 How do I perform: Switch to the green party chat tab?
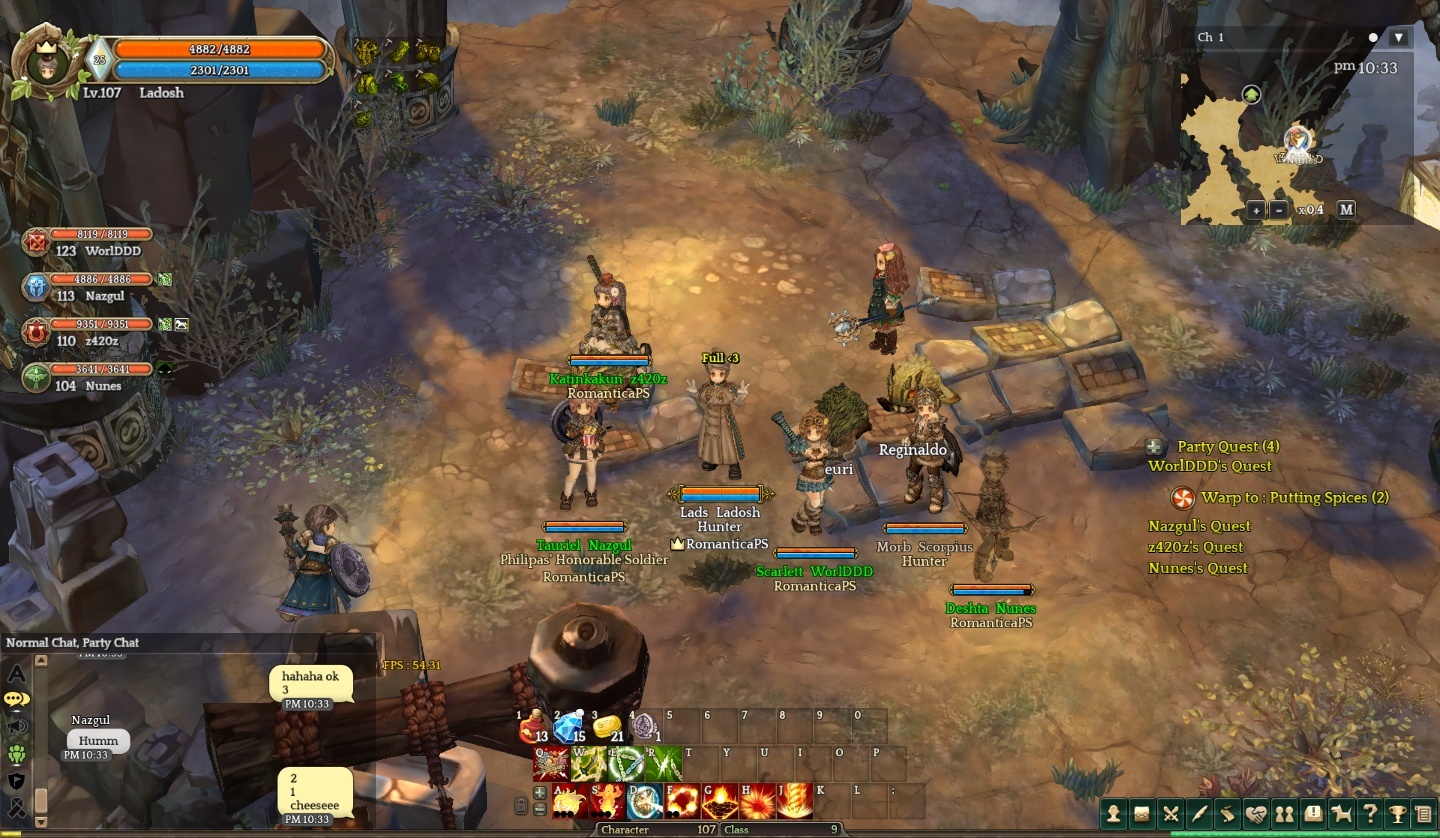[17, 754]
